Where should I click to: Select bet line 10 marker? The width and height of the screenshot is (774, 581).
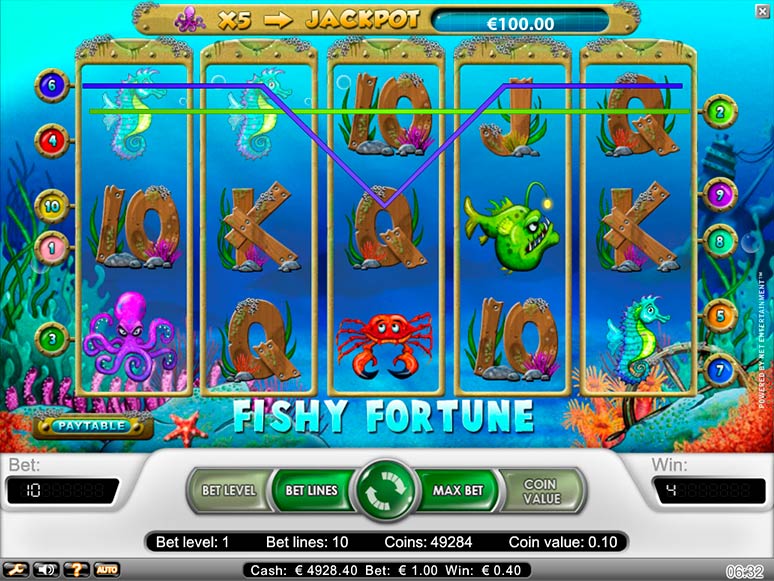[51, 207]
